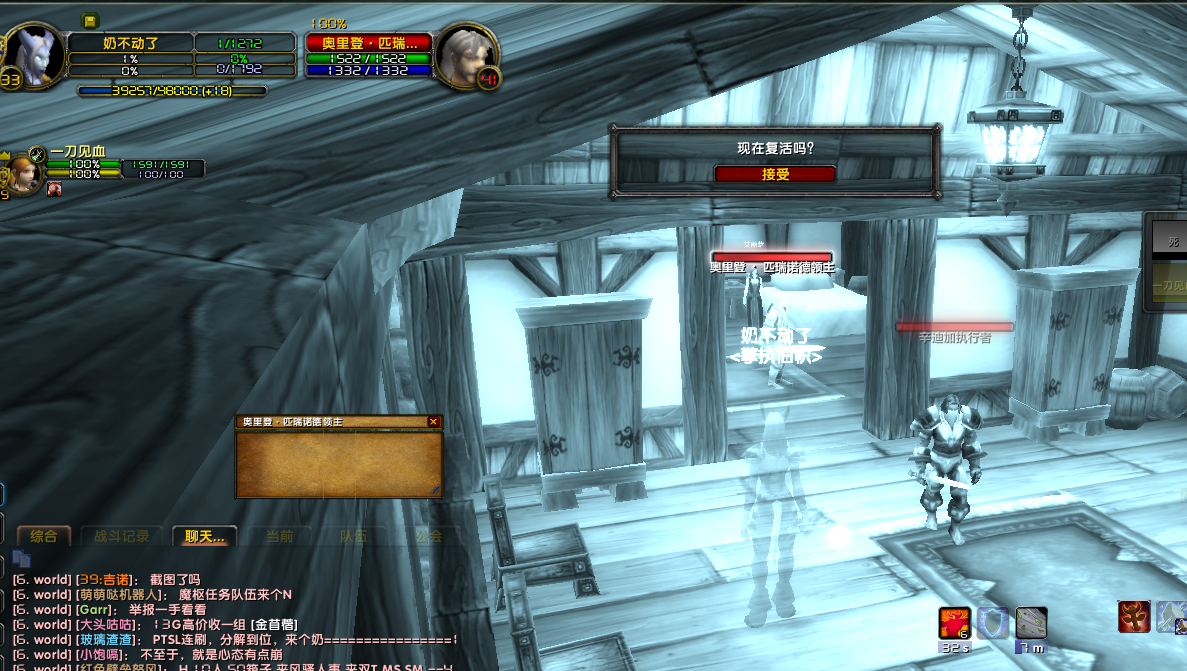Open the 战斗记录 combat log tab

(122, 536)
